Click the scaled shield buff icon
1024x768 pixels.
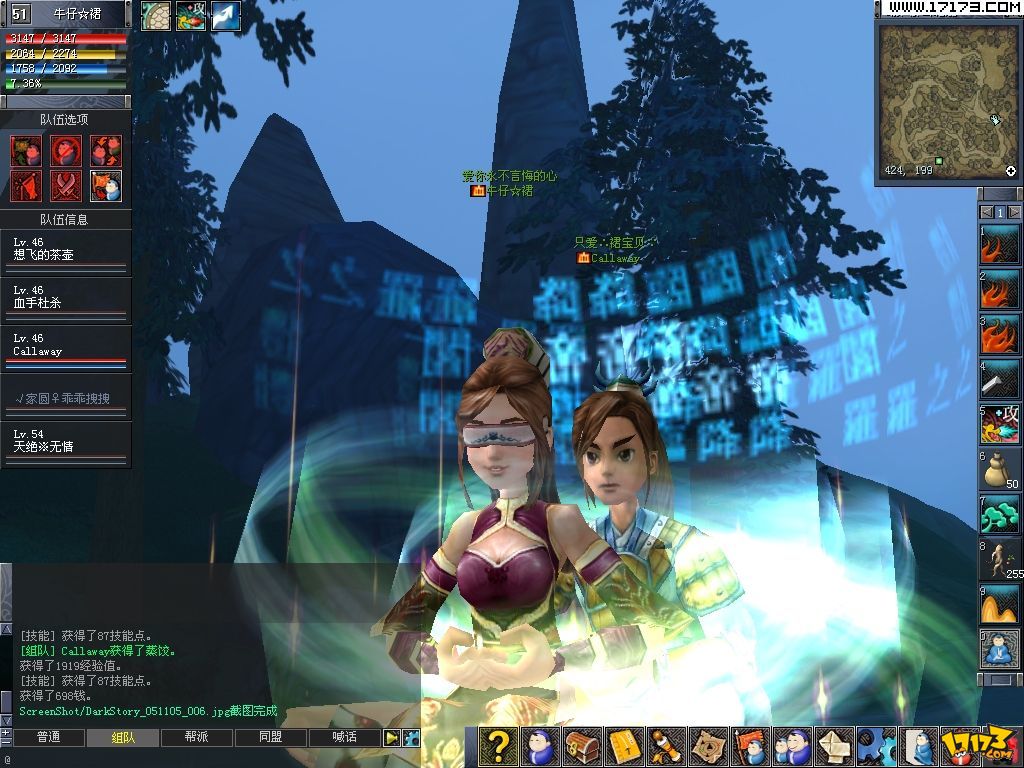pos(155,16)
